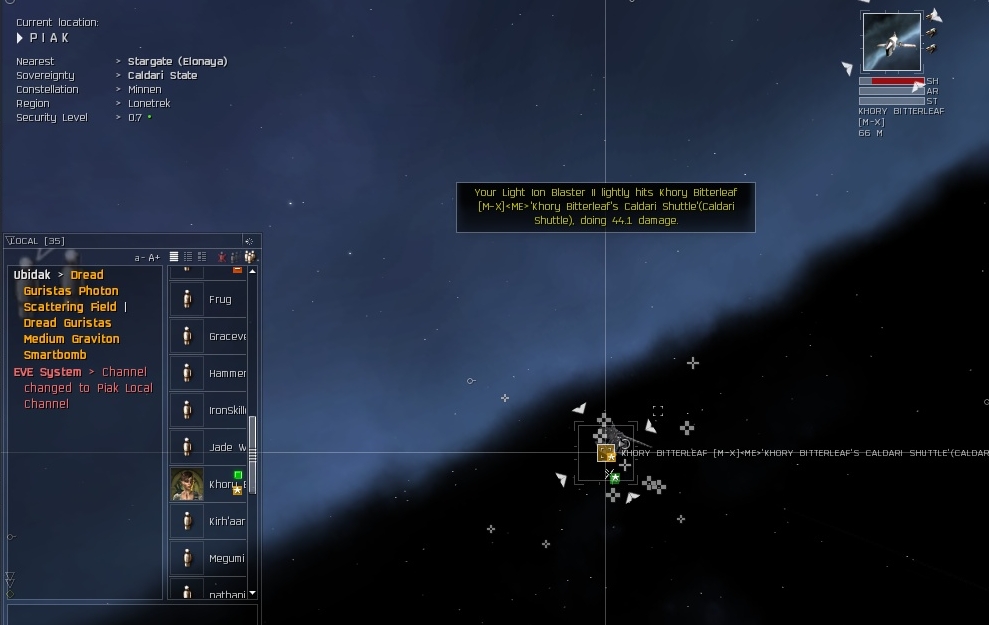Click the Local member list scrollbar down arrow
The height and width of the screenshot is (625, 989).
252,594
